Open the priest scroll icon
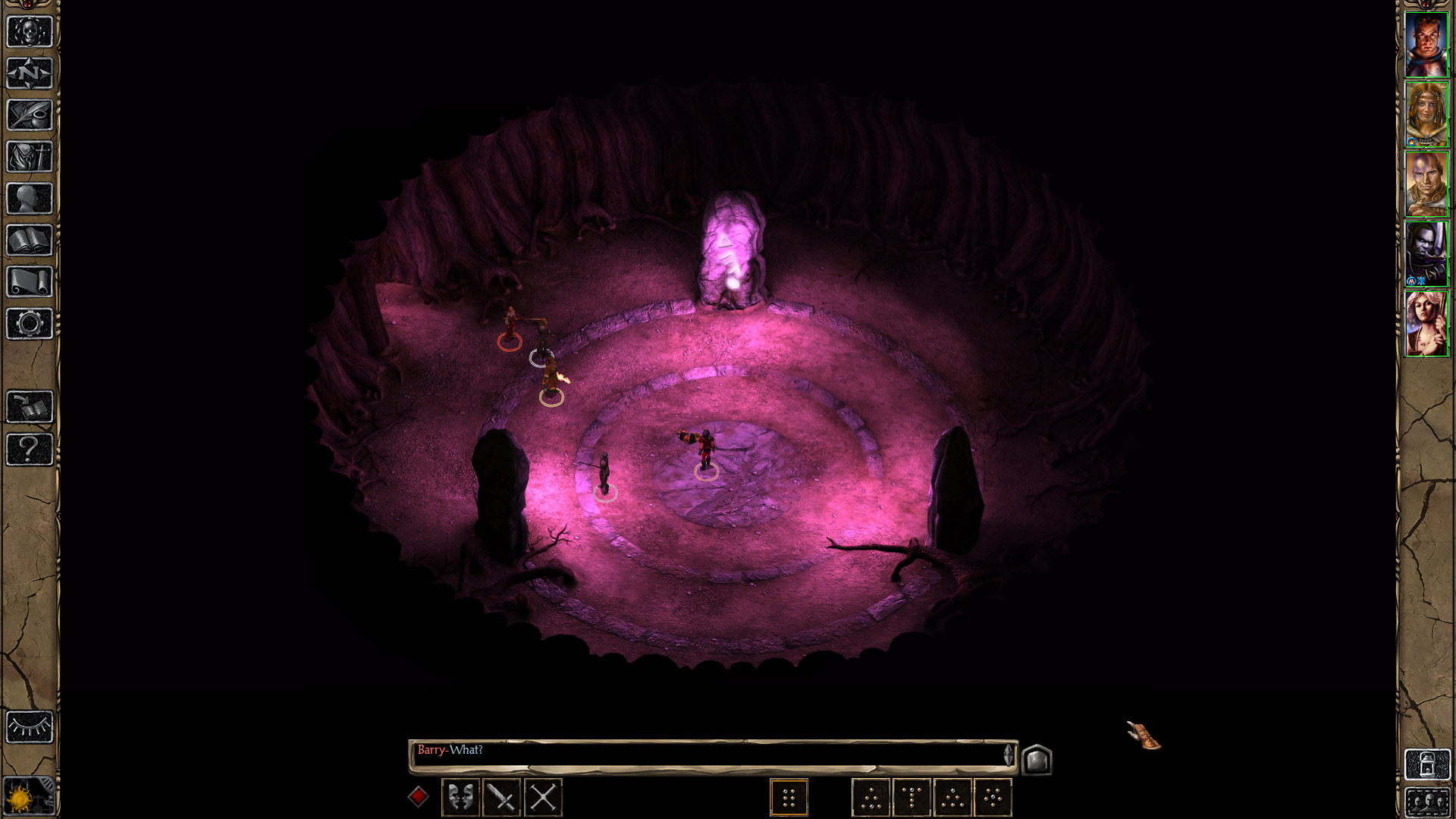The width and height of the screenshot is (1456, 819). (30, 282)
